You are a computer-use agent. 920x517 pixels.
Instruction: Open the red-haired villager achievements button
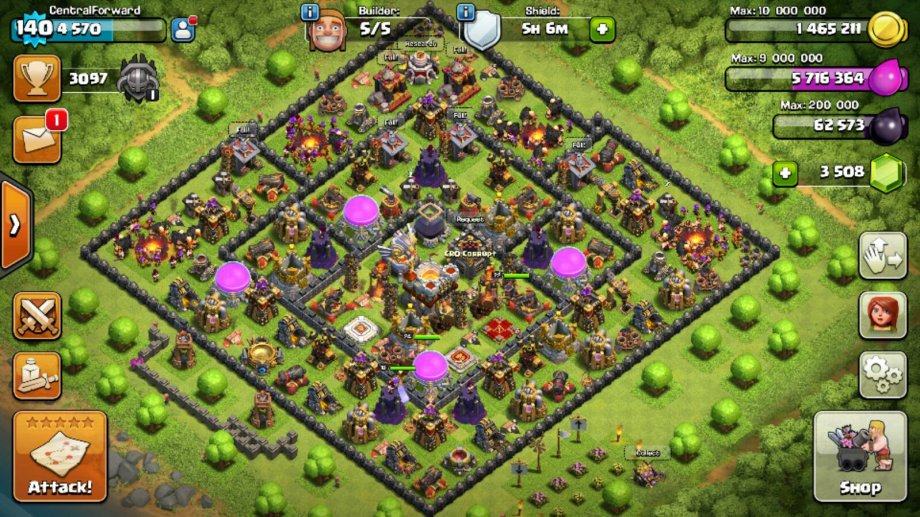[882, 316]
